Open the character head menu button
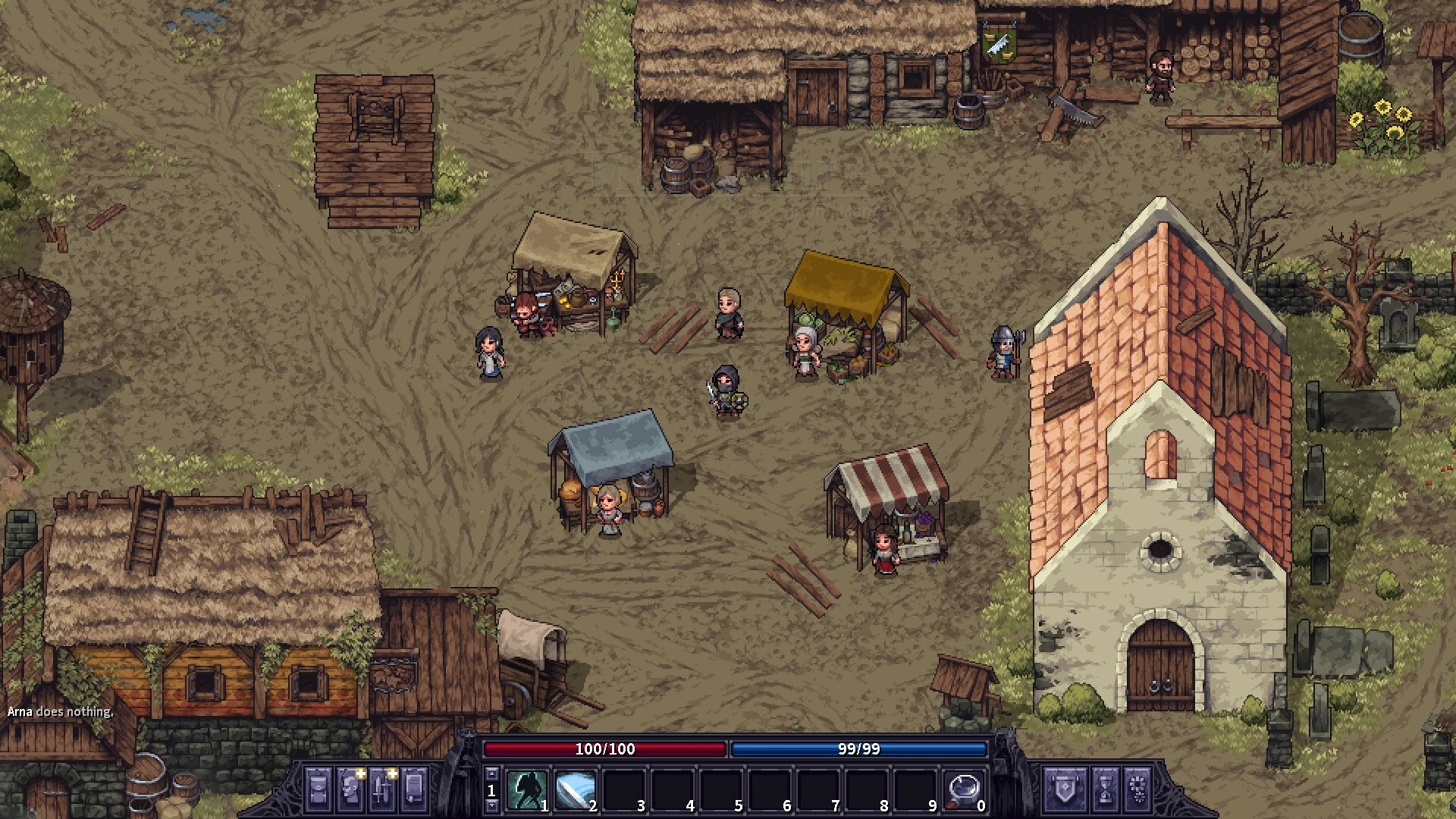This screenshot has width=1456, height=819. (x=351, y=789)
